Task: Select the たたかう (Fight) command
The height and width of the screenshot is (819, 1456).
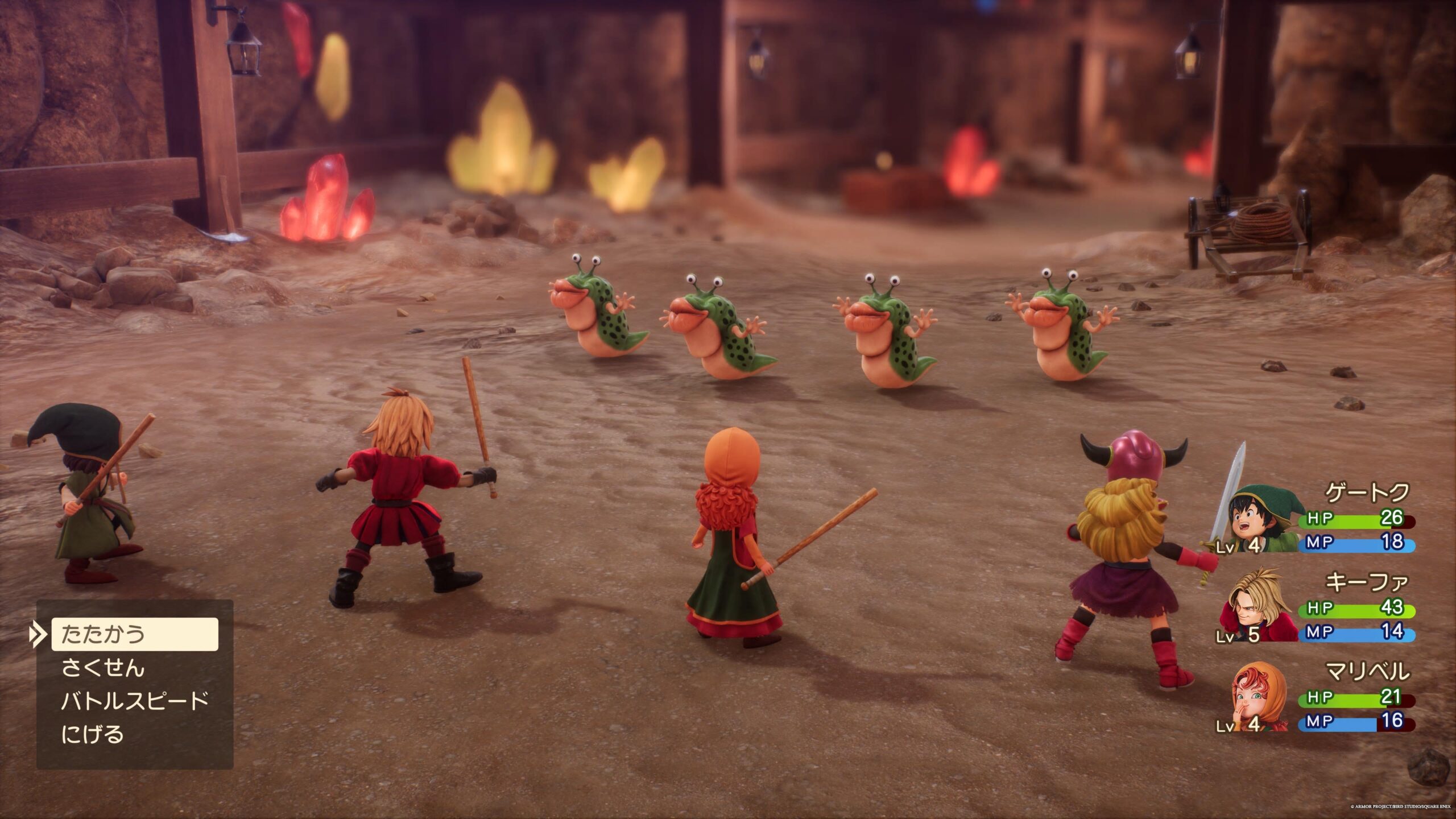Action: (135, 634)
